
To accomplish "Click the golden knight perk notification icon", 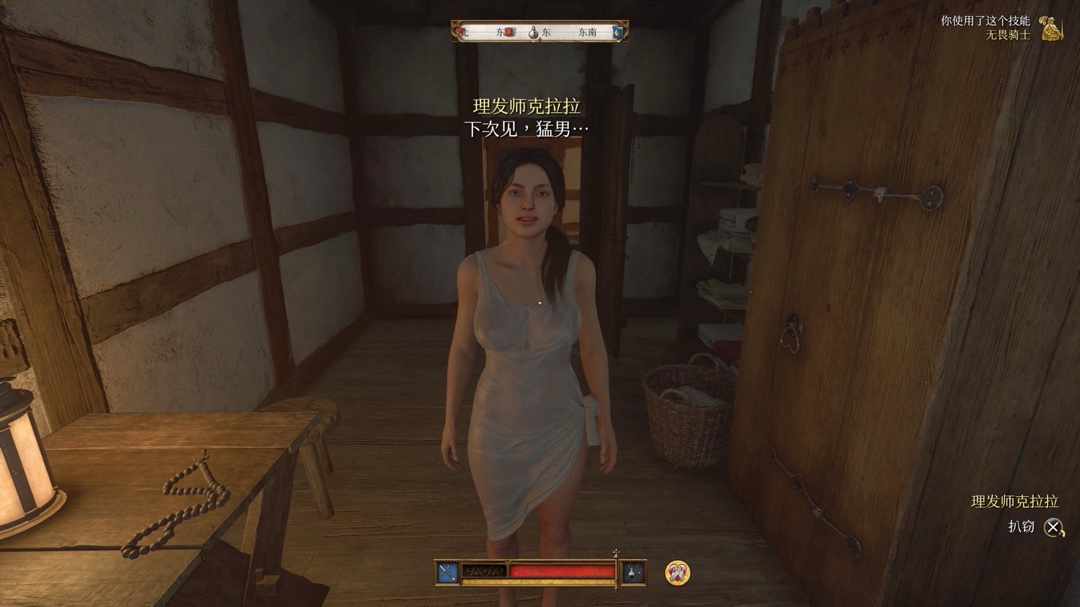I will (x=1051, y=28).
